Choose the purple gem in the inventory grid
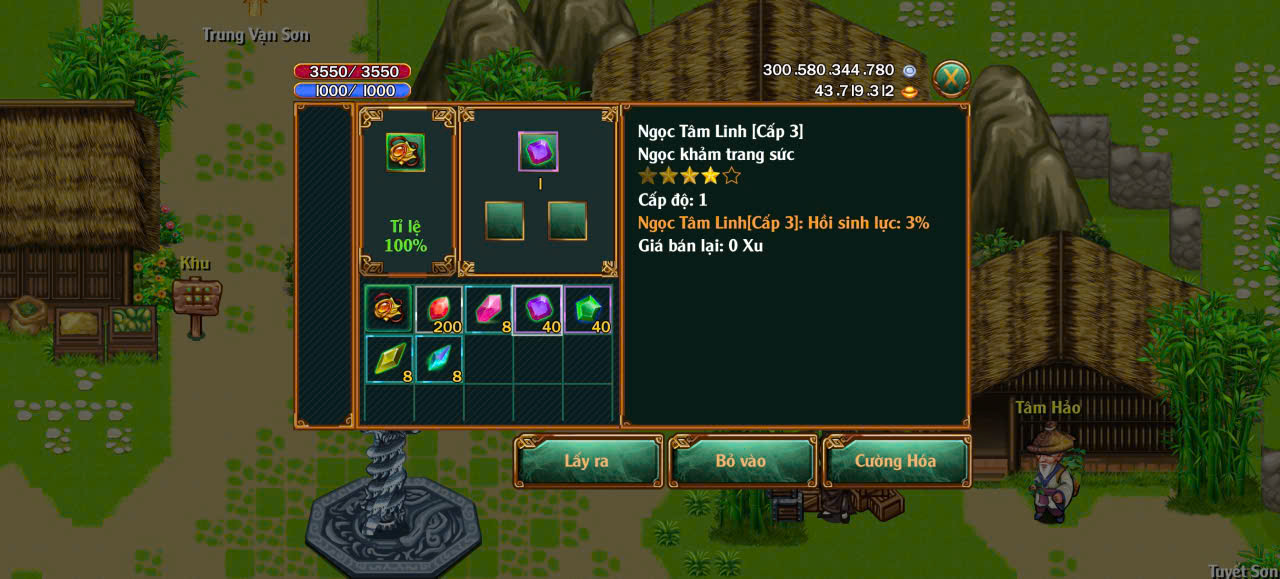The height and width of the screenshot is (579, 1280). tap(538, 309)
